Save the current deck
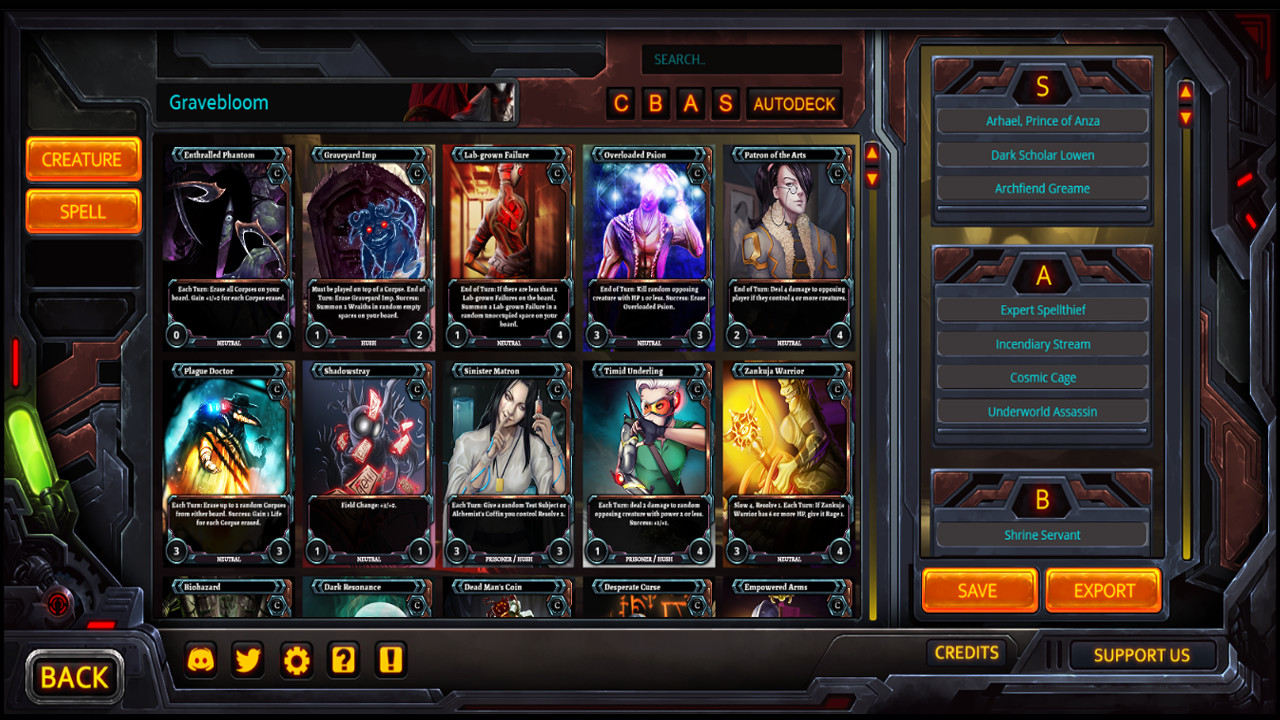Screen dimensions: 1280x720 [x=978, y=590]
